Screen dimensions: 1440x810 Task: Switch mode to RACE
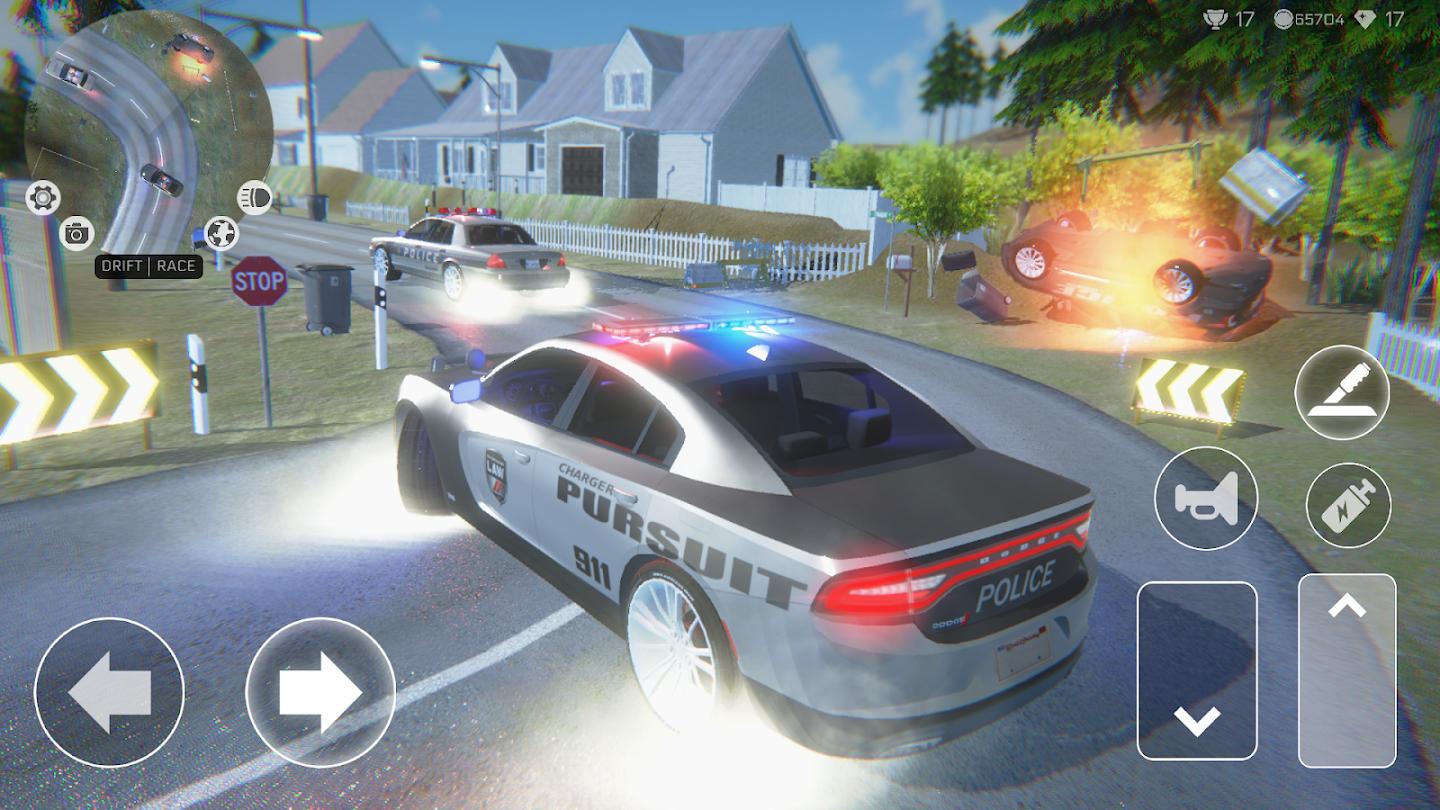(177, 267)
